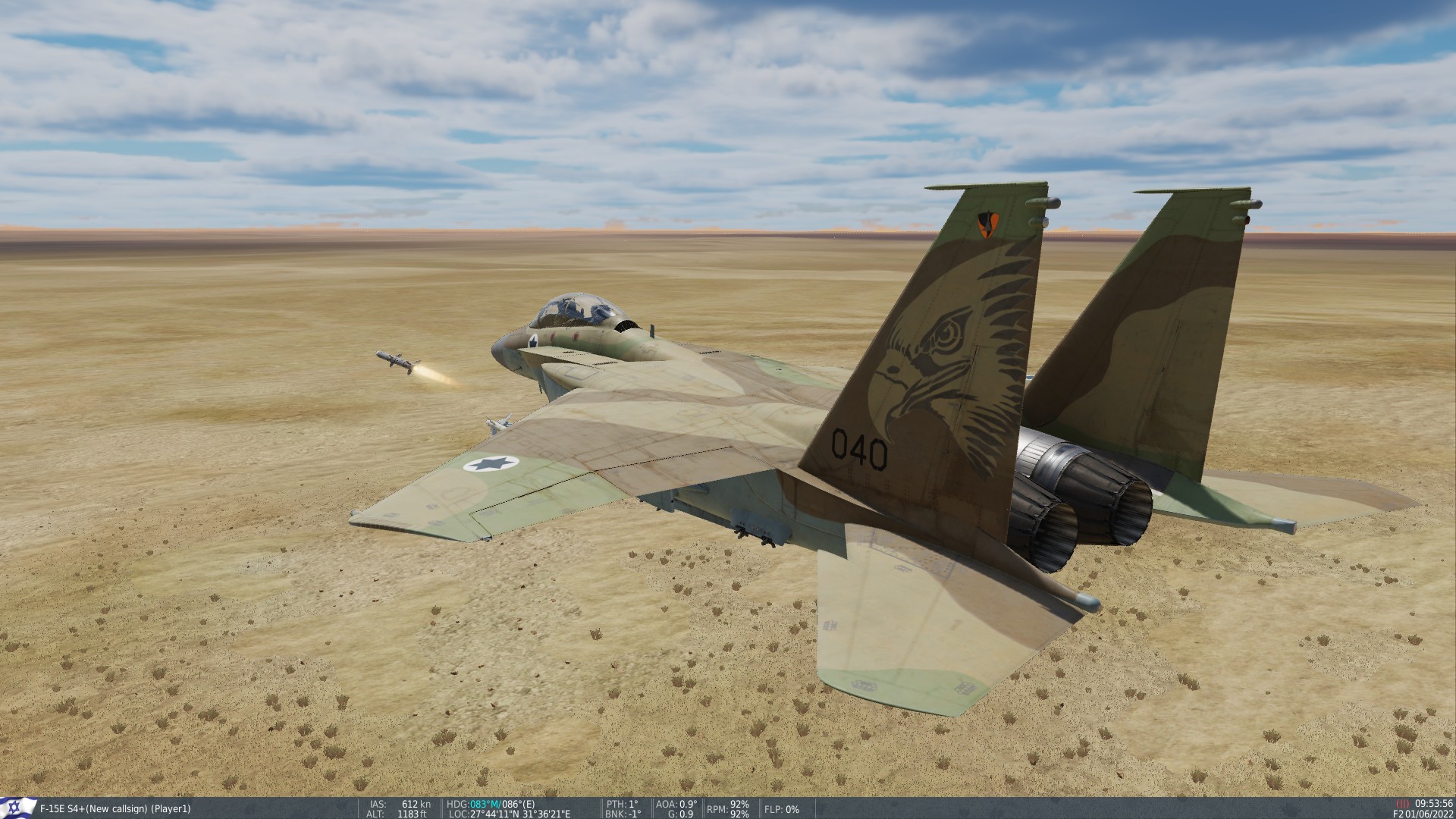Image resolution: width=1456 pixels, height=819 pixels.
Task: Click the FLP flaps percentage indicator
Action: click(x=784, y=810)
